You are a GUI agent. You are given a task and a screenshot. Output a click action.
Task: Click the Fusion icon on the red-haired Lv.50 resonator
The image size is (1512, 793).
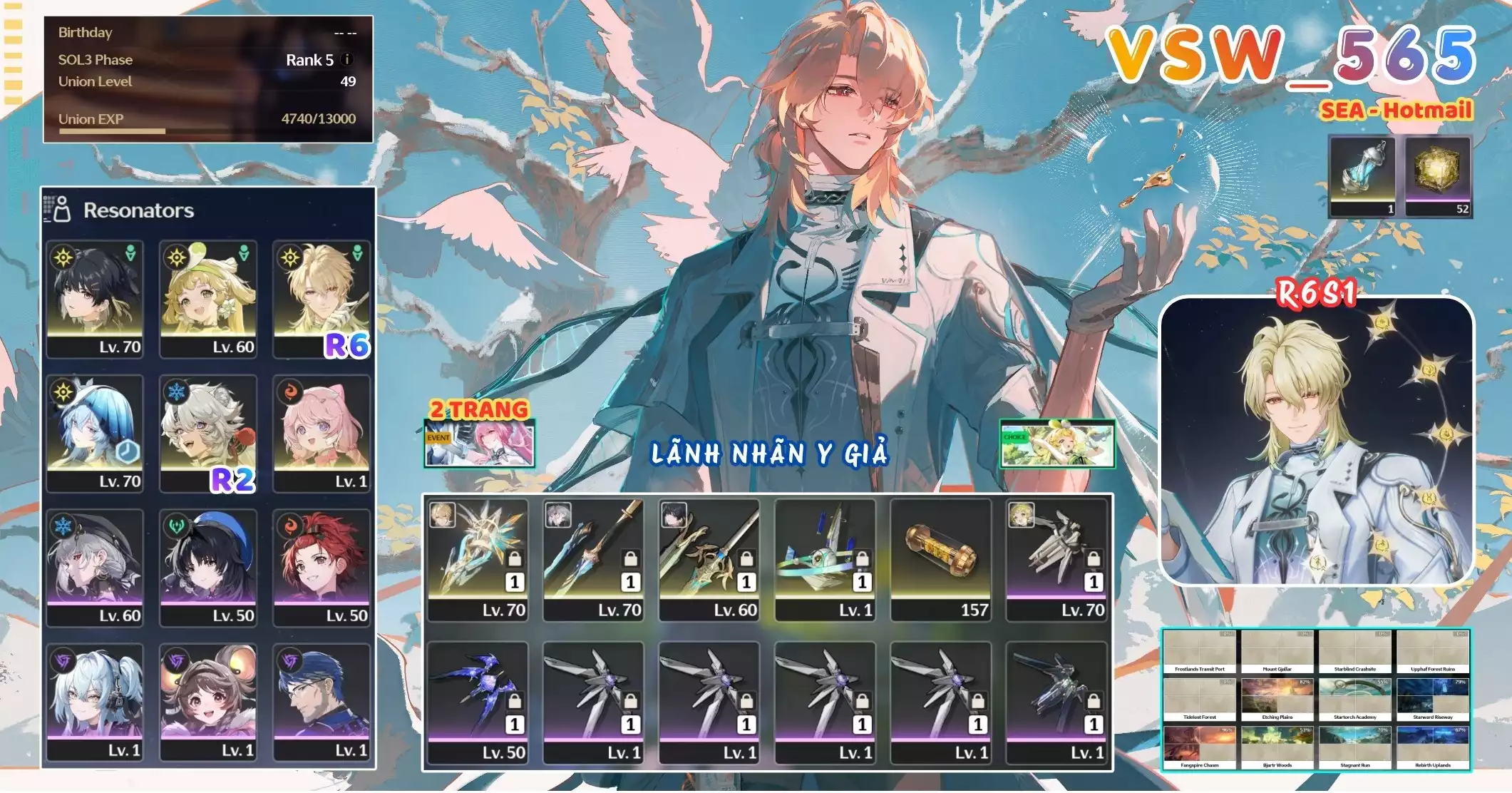[x=292, y=528]
